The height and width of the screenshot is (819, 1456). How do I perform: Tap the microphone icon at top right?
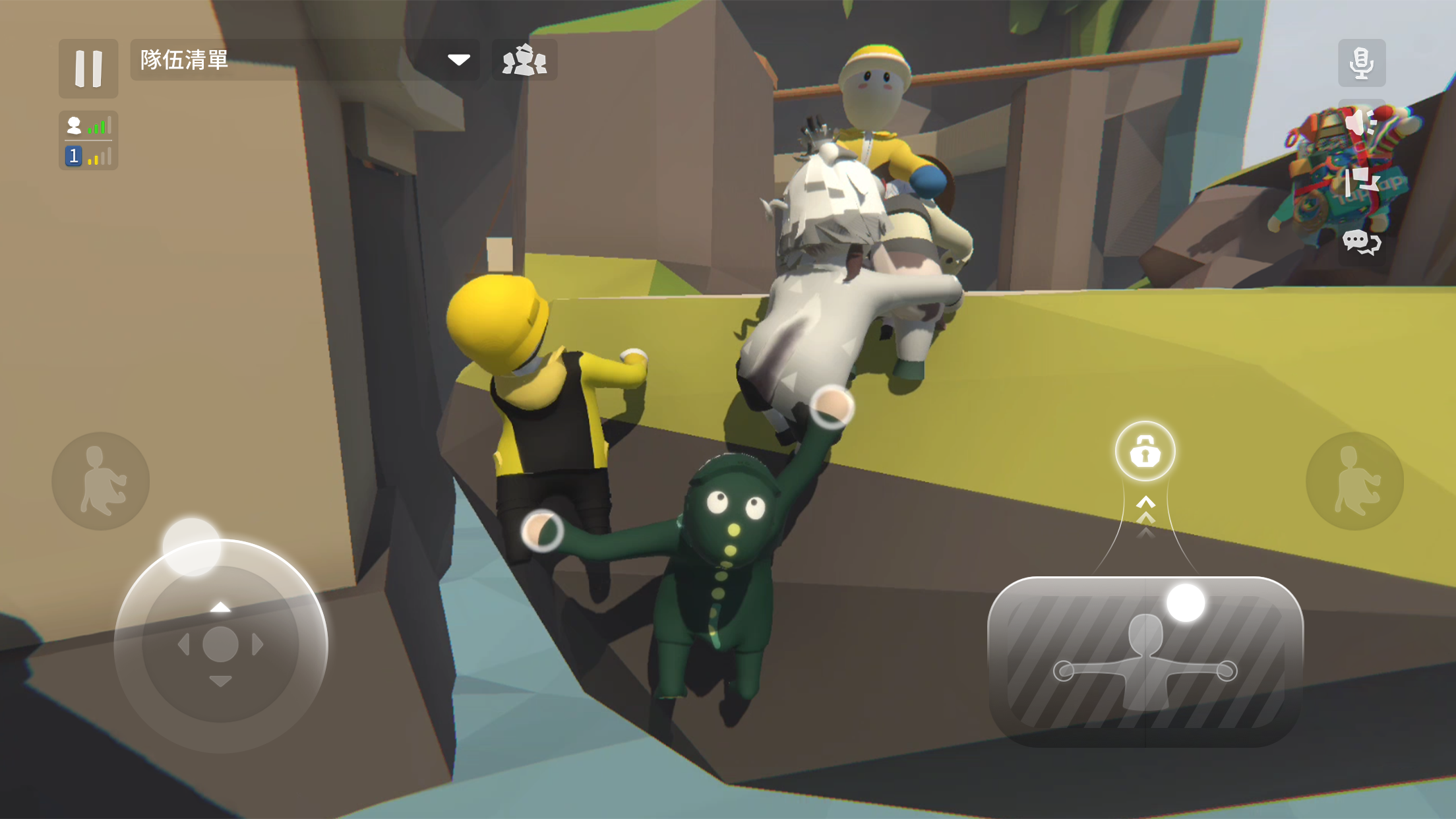(x=1362, y=64)
